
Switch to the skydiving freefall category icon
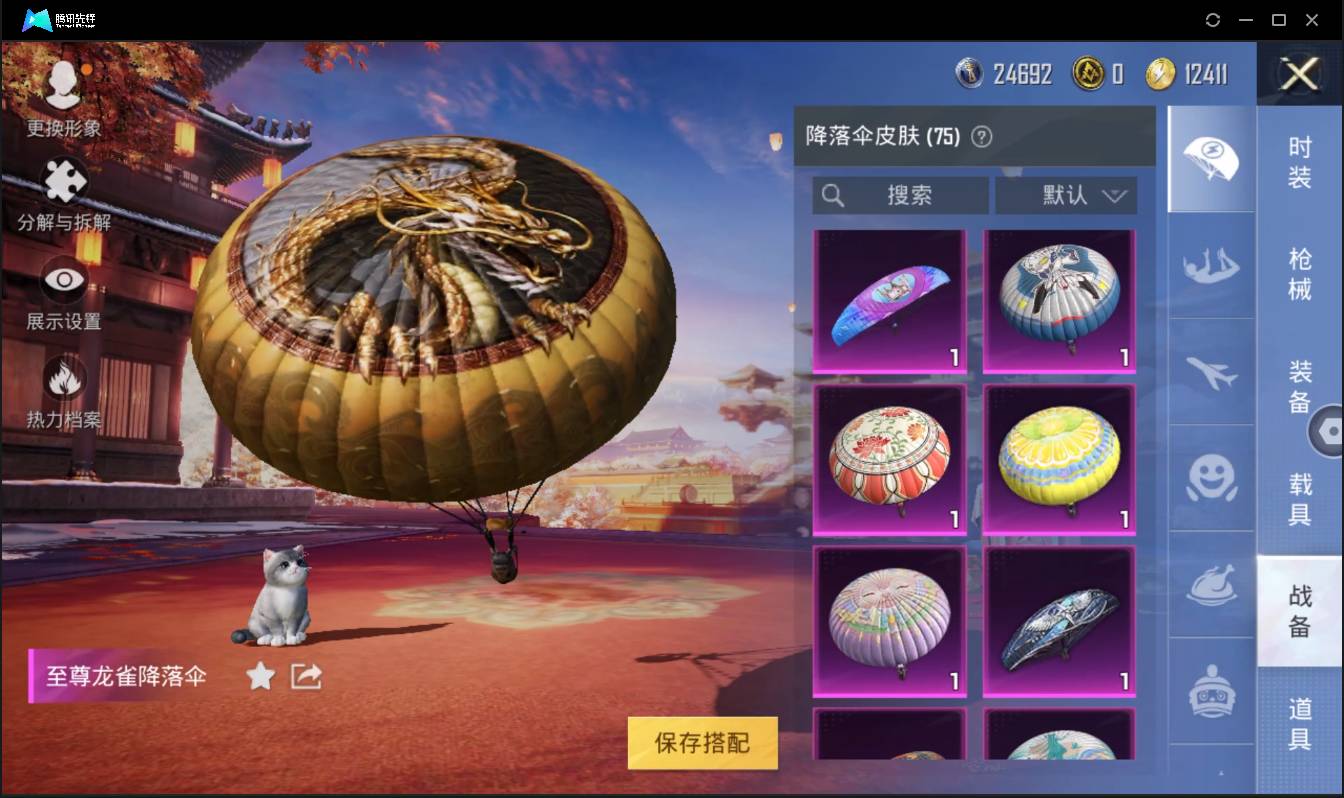pos(1210,266)
